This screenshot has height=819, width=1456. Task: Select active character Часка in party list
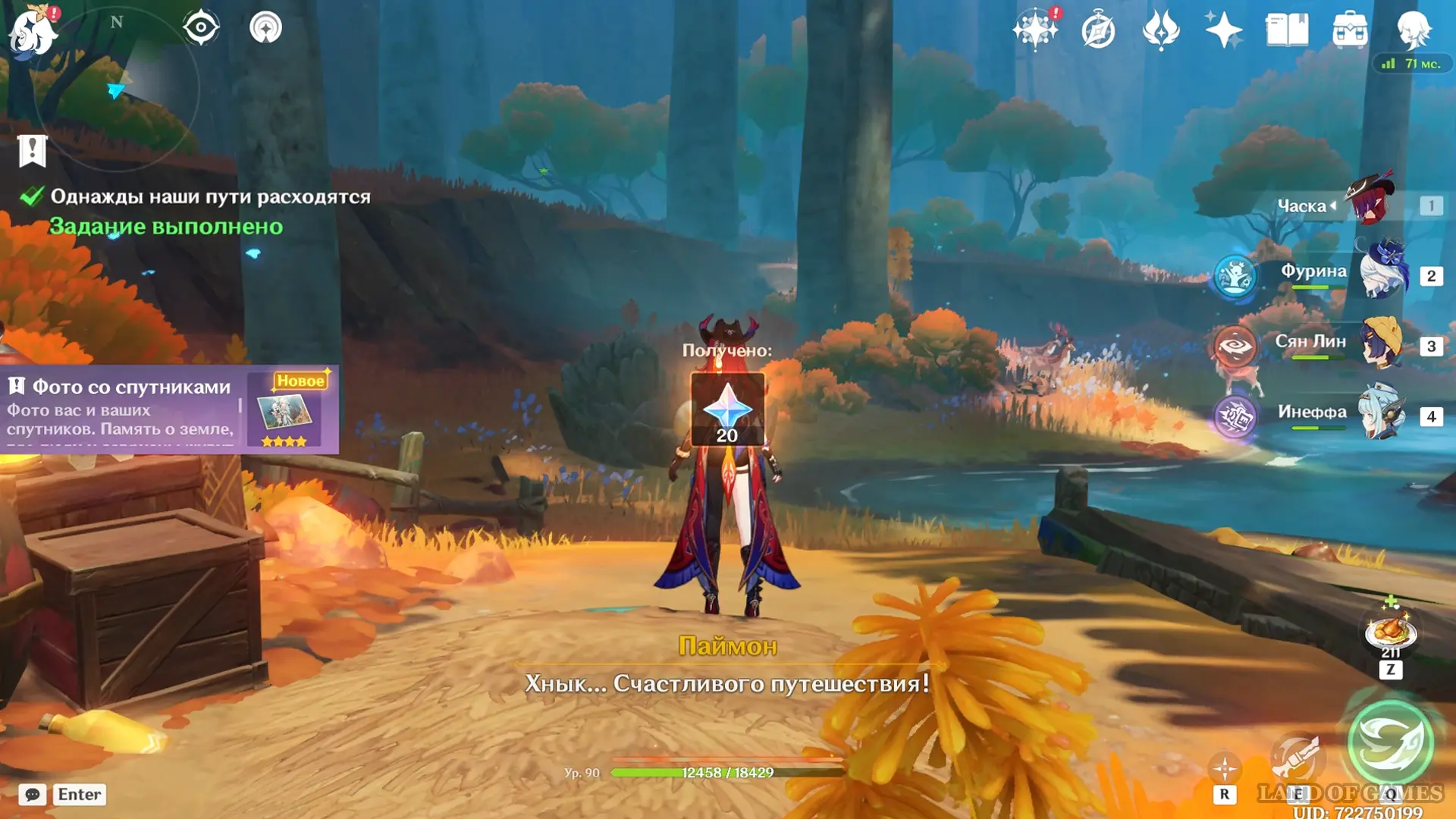(x=1371, y=203)
